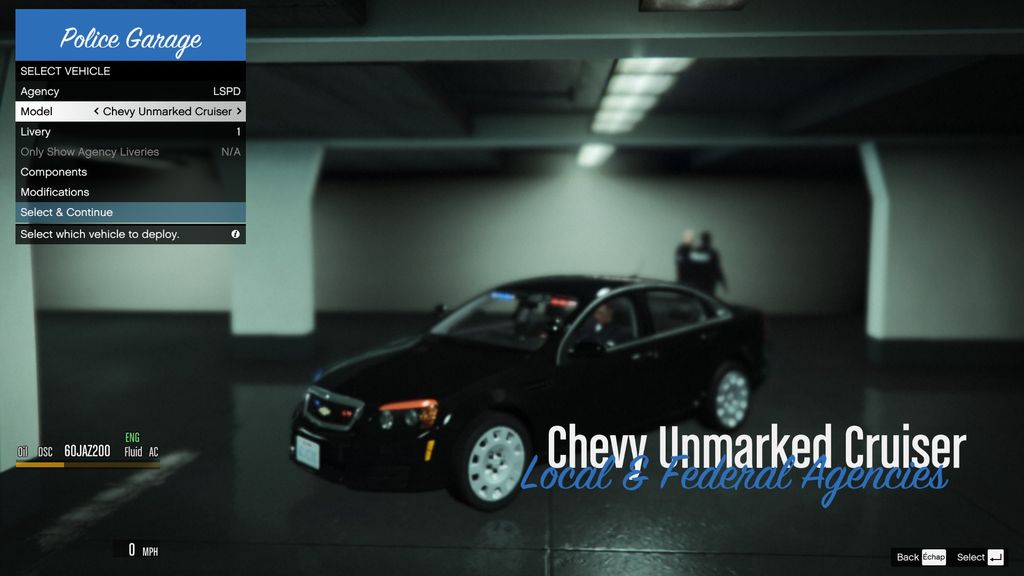Open the Components submenu

point(130,172)
